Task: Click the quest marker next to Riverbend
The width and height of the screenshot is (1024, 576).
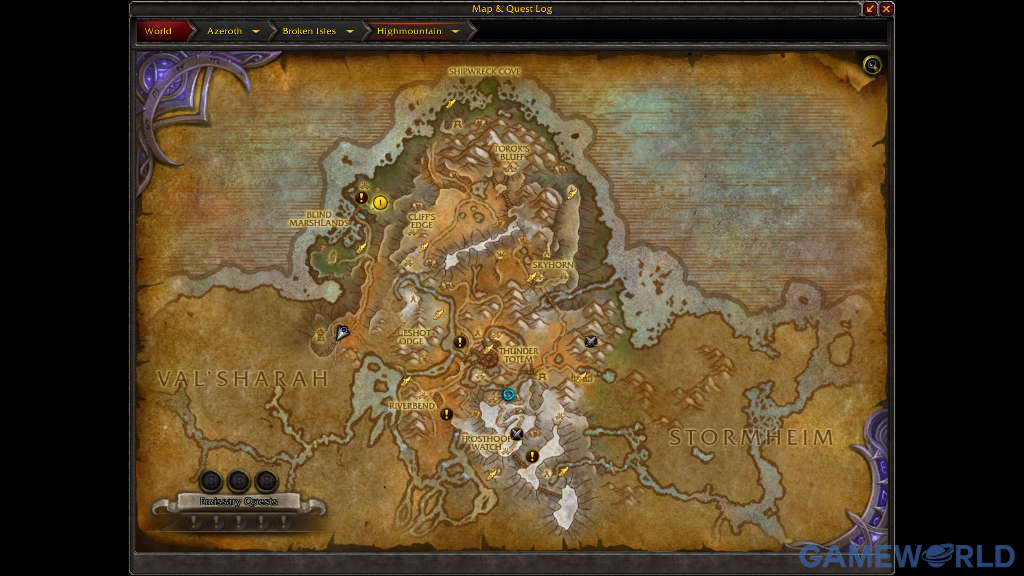Action: click(446, 414)
